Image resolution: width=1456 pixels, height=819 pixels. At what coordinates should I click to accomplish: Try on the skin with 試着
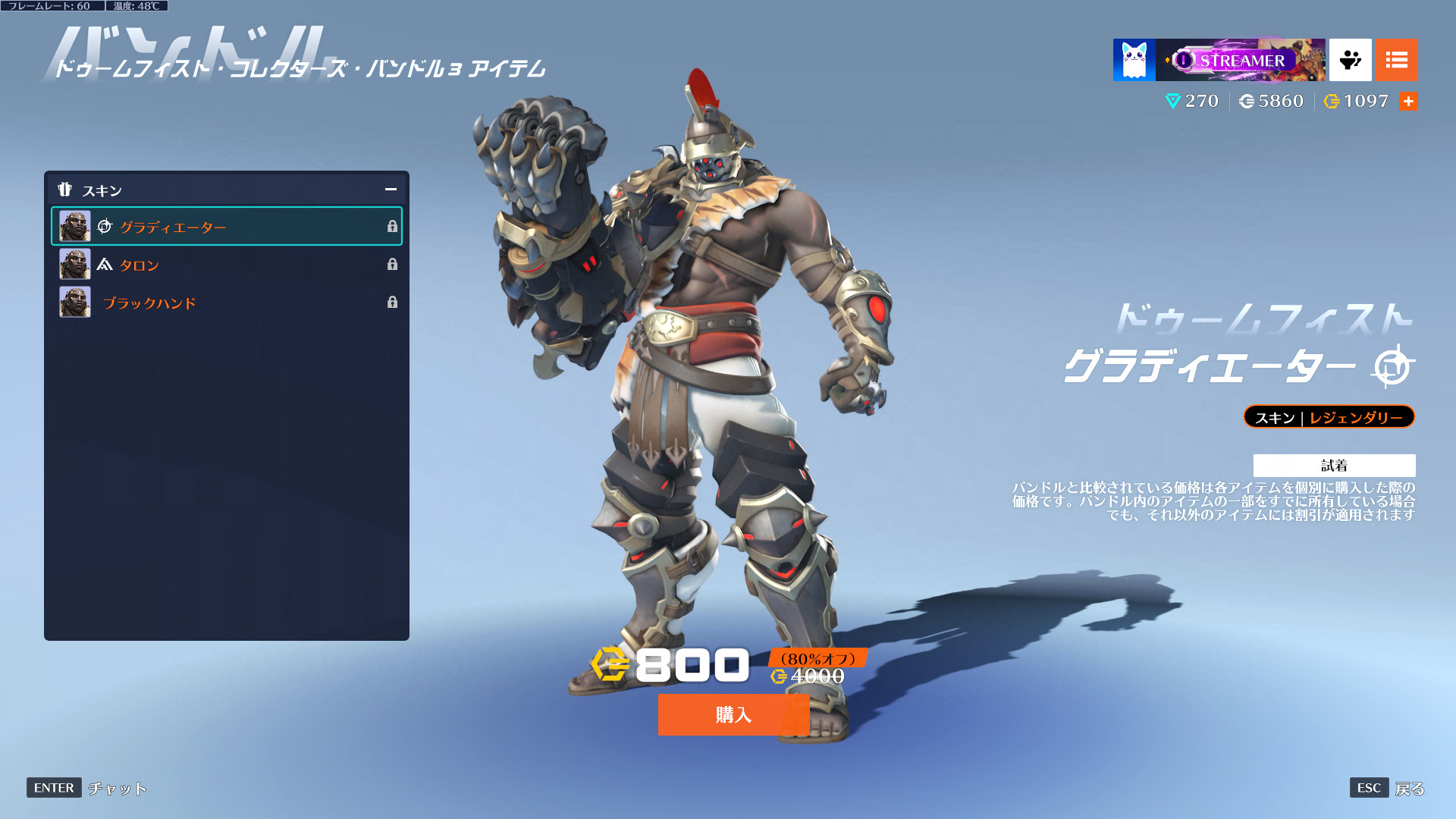(x=1334, y=465)
